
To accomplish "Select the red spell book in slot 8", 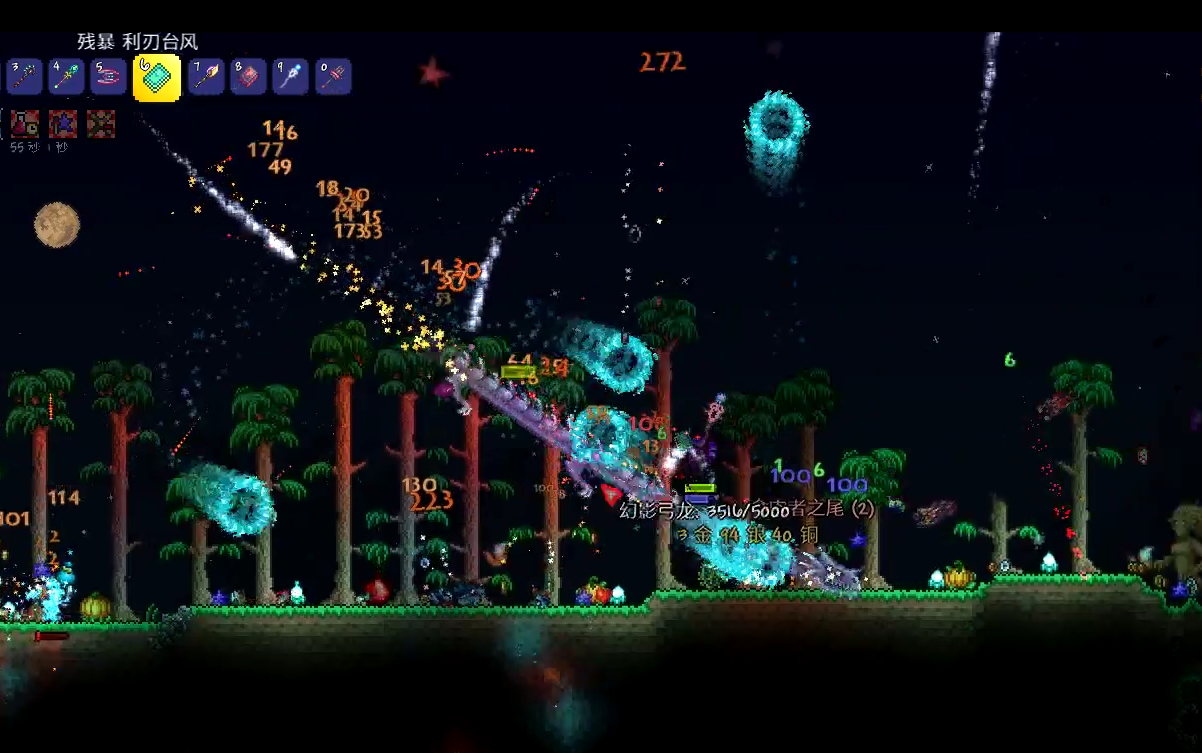I will point(248,77).
